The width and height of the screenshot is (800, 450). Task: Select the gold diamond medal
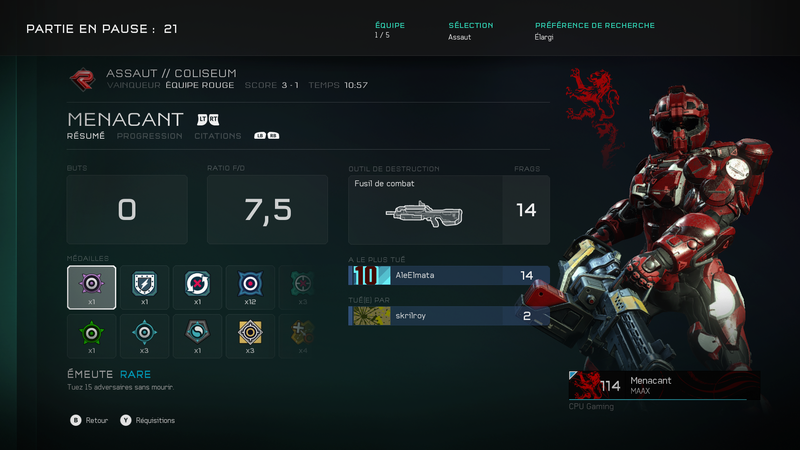click(x=250, y=336)
